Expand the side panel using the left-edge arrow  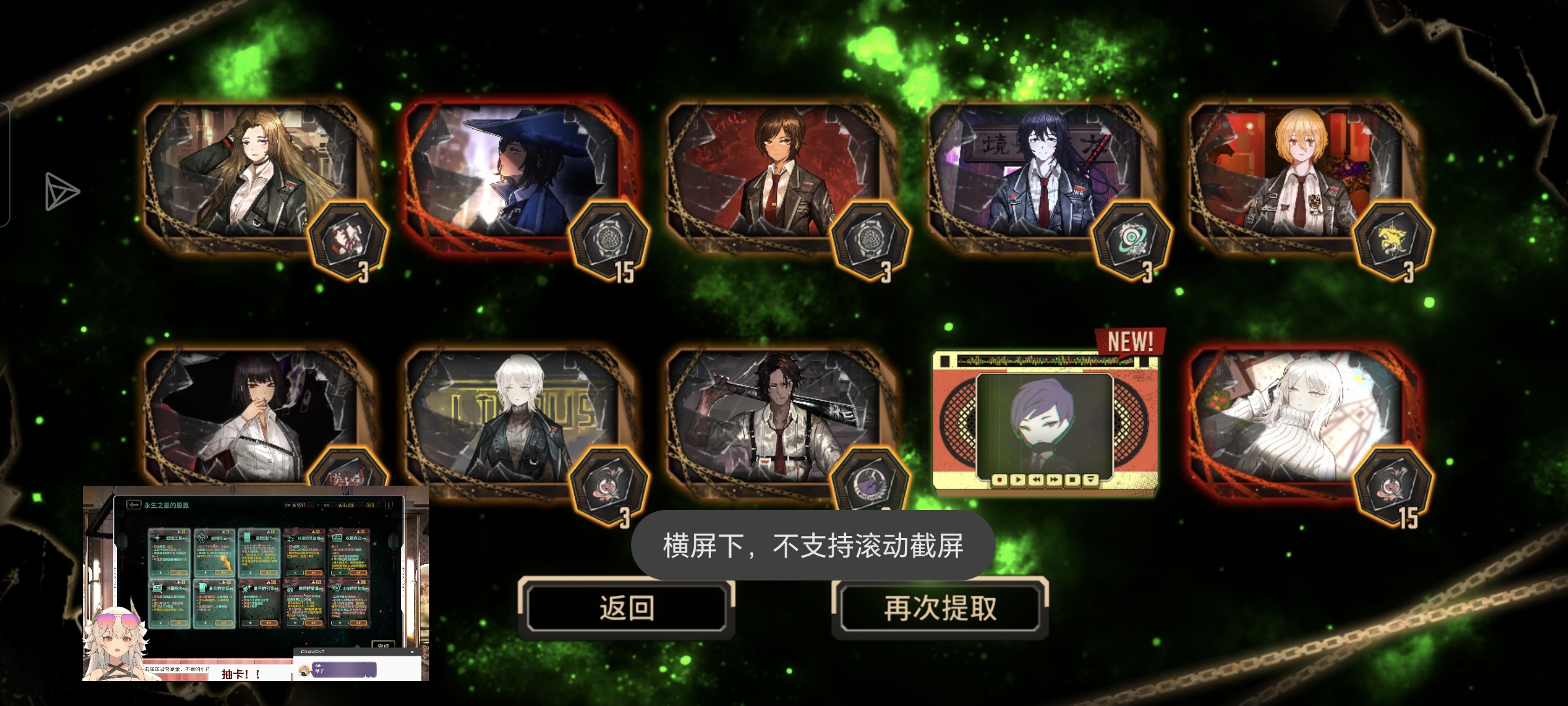pyautogui.click(x=61, y=192)
